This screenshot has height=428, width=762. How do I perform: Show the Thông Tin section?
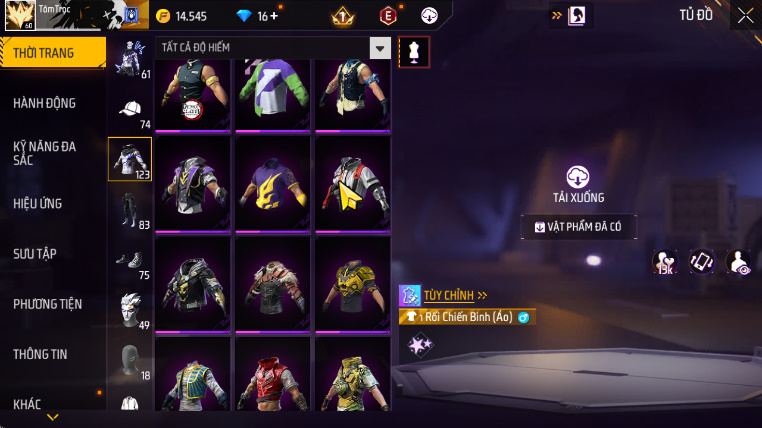(40, 354)
